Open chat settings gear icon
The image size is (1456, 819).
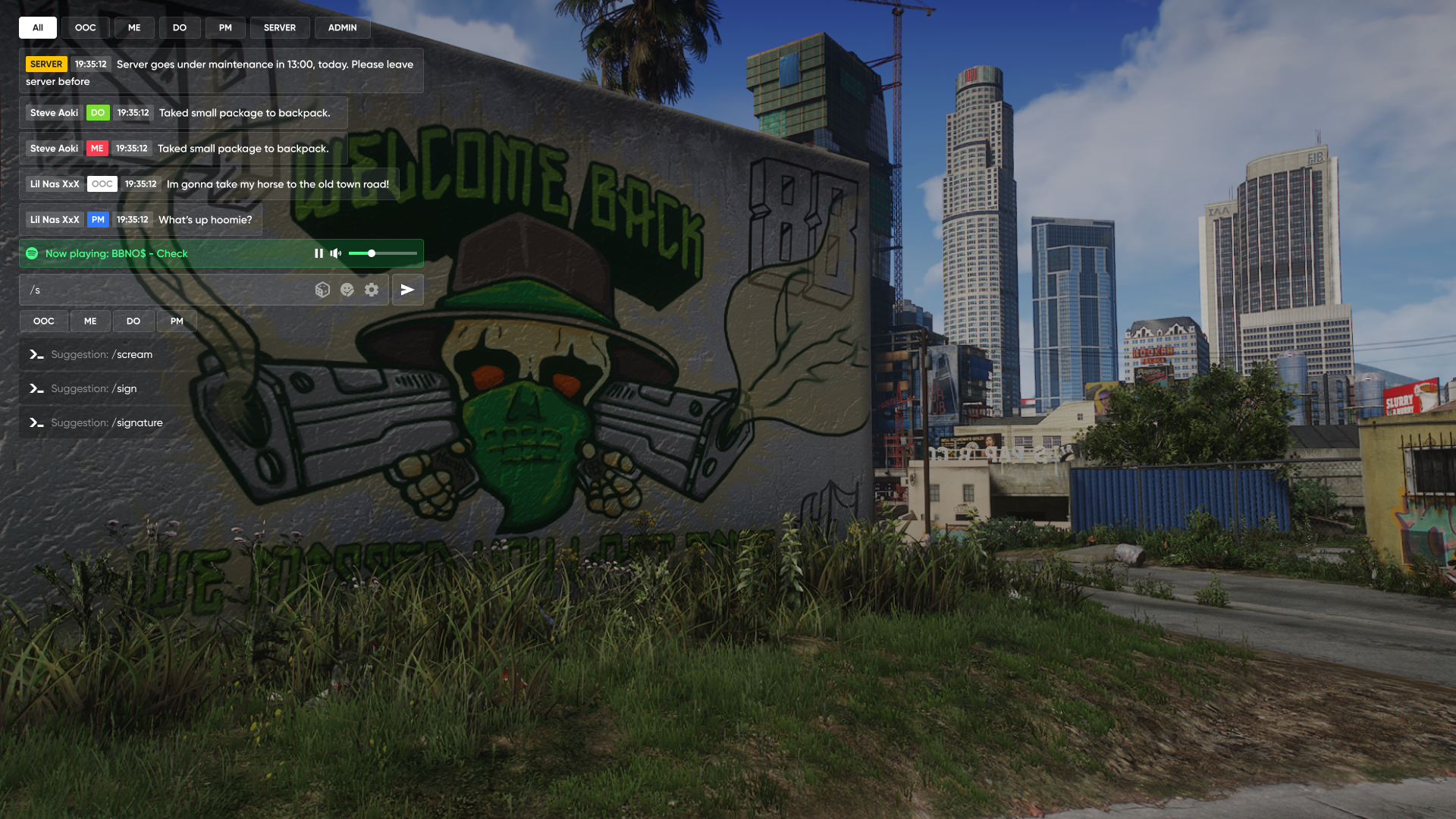[372, 290]
